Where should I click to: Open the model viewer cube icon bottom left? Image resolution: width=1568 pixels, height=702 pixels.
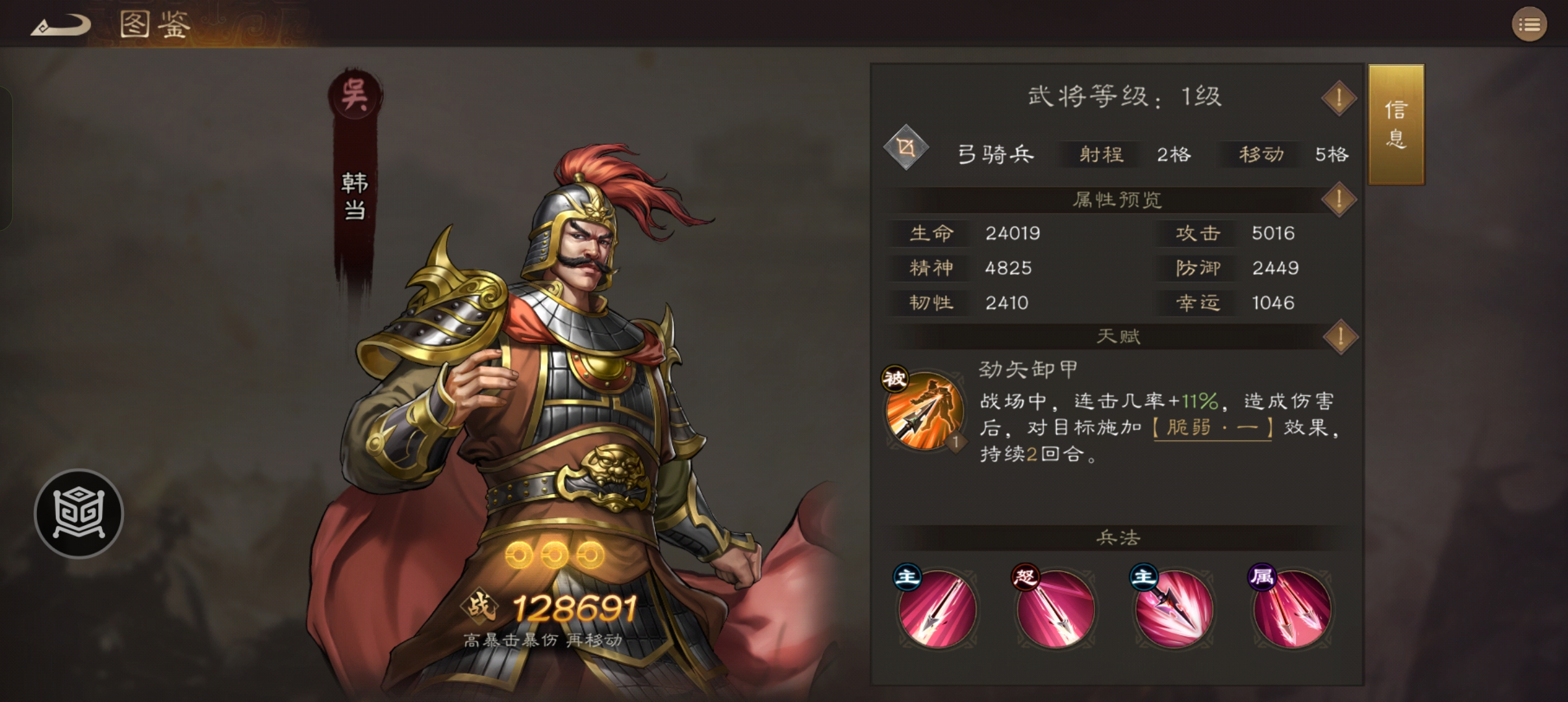78,513
